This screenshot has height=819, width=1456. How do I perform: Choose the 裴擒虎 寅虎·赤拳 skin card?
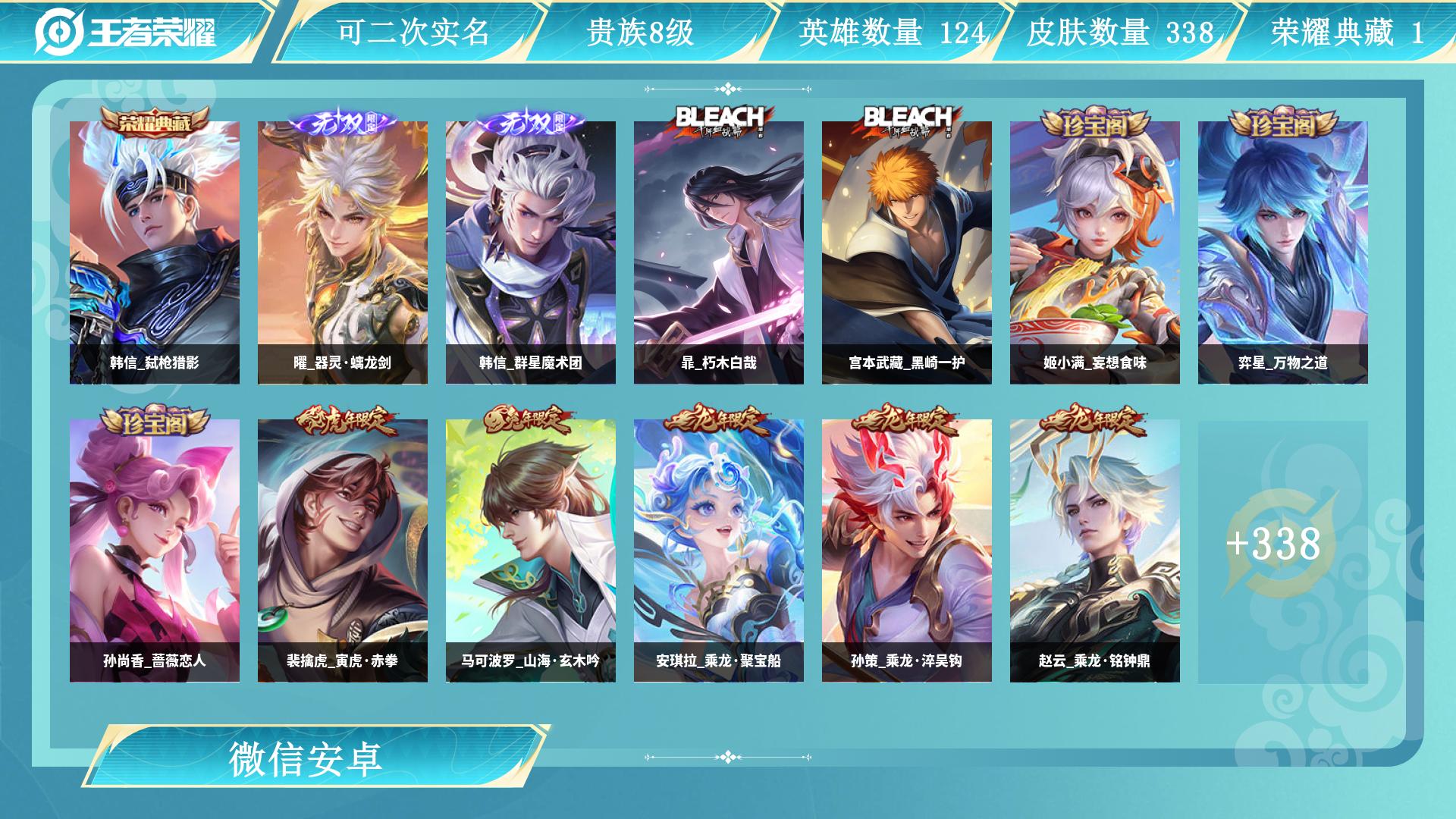pyautogui.click(x=343, y=551)
